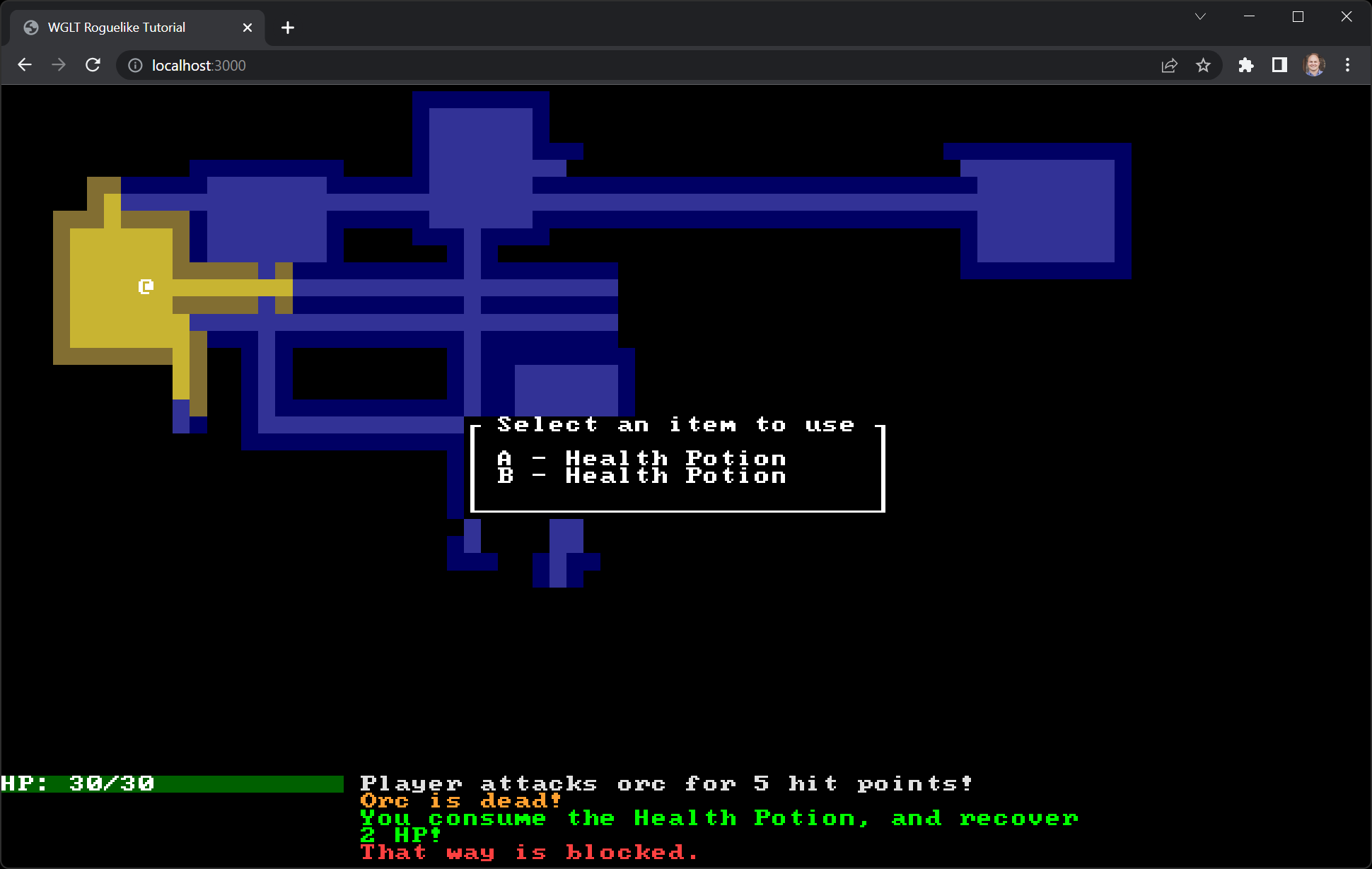Open the extensions puzzle icon
Screen dimensions: 1372x869
click(x=1246, y=65)
